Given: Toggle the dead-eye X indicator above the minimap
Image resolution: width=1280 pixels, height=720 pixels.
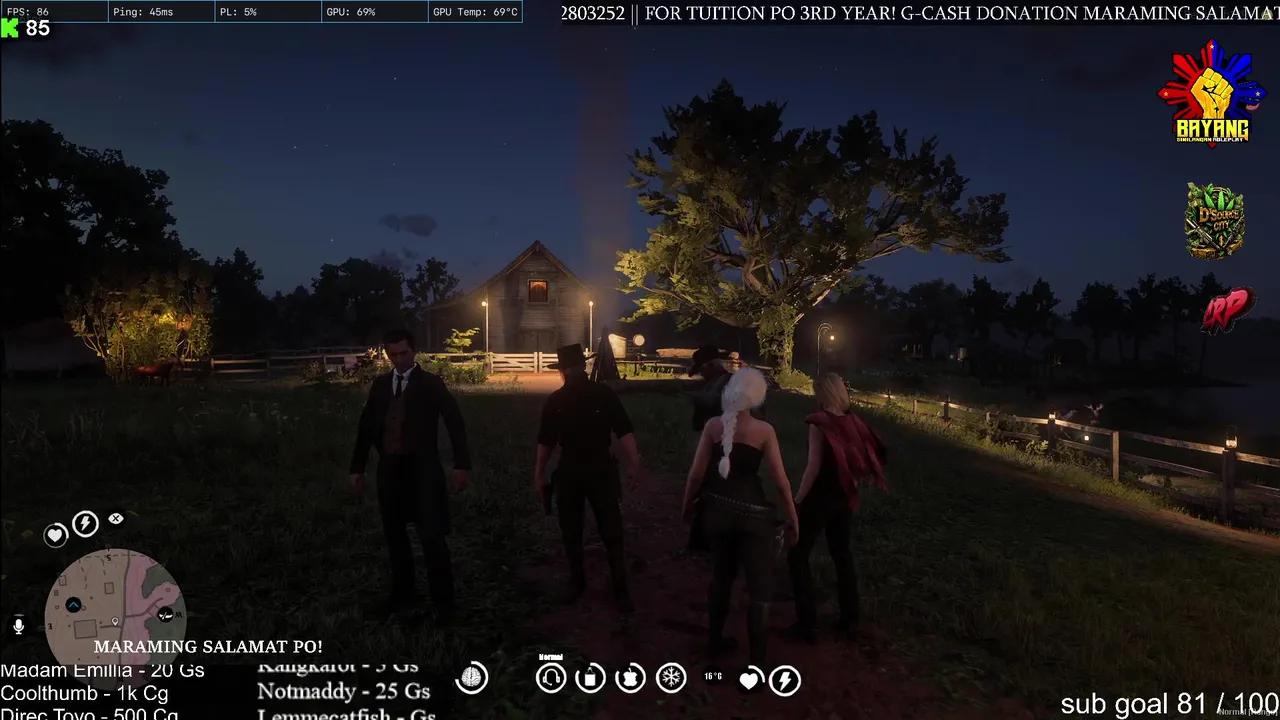Looking at the screenshot, I should click(x=114, y=519).
